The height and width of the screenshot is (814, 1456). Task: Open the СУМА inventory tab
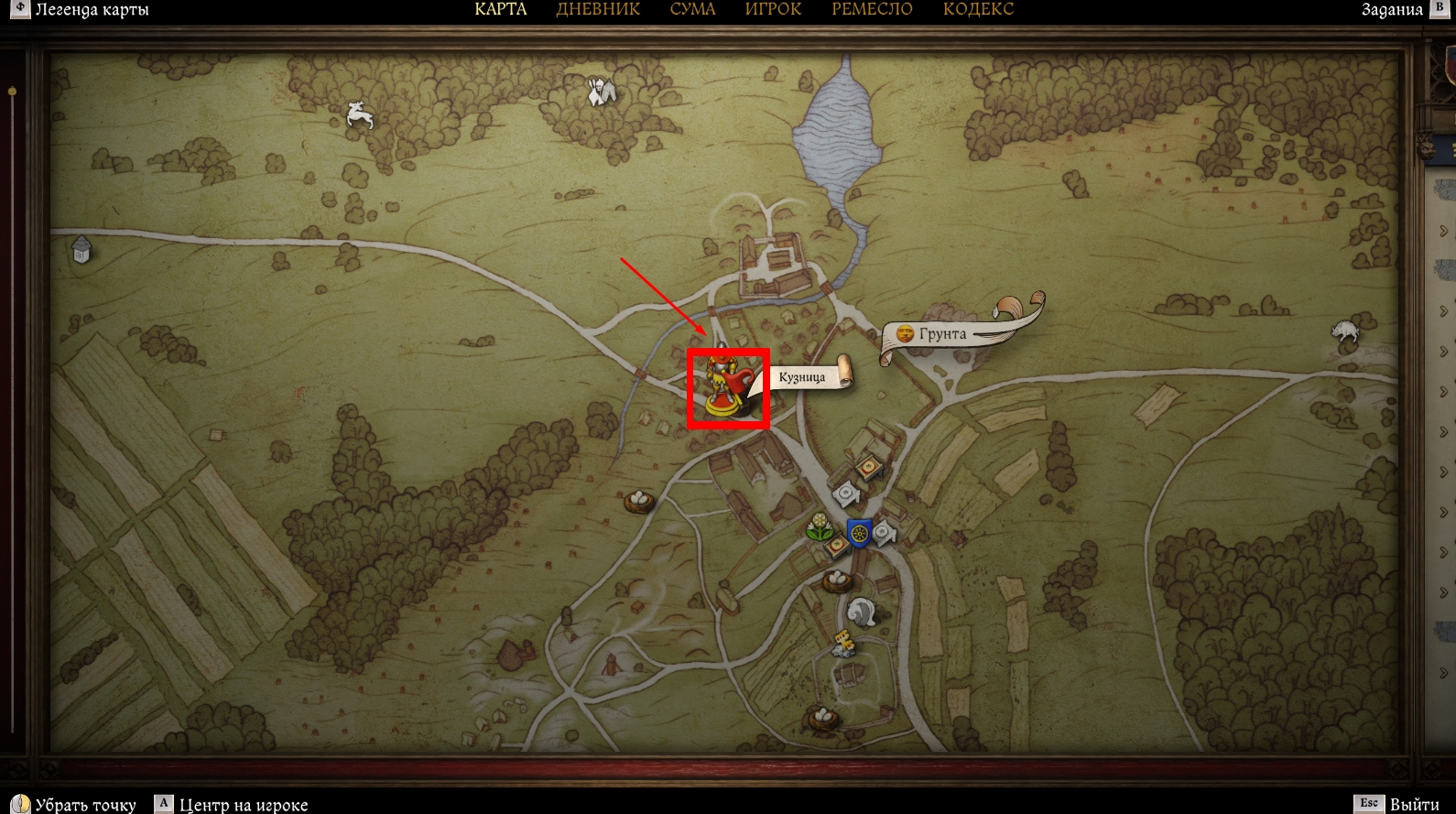[x=692, y=10]
